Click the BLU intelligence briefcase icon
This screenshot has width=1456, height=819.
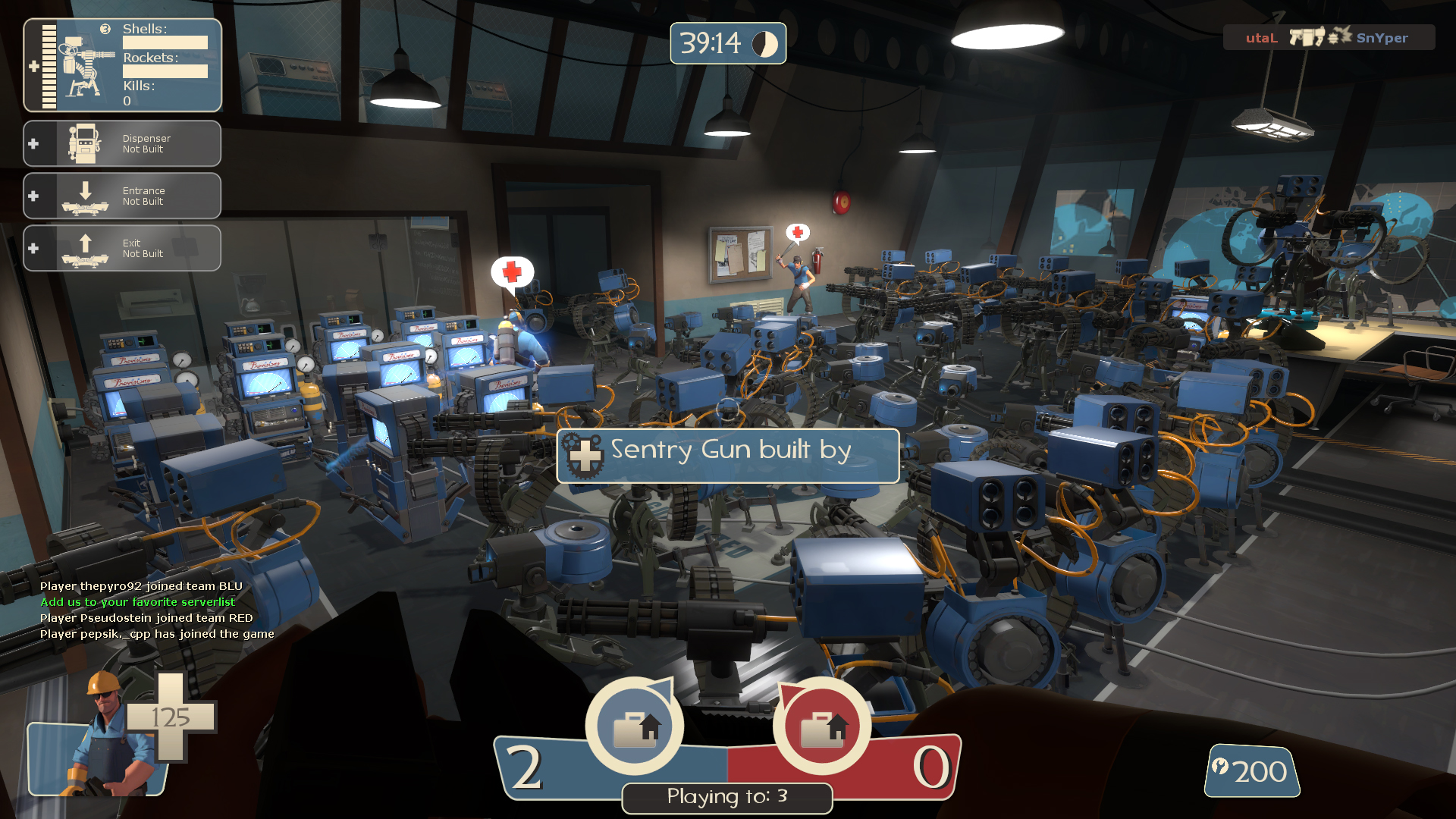(x=635, y=726)
